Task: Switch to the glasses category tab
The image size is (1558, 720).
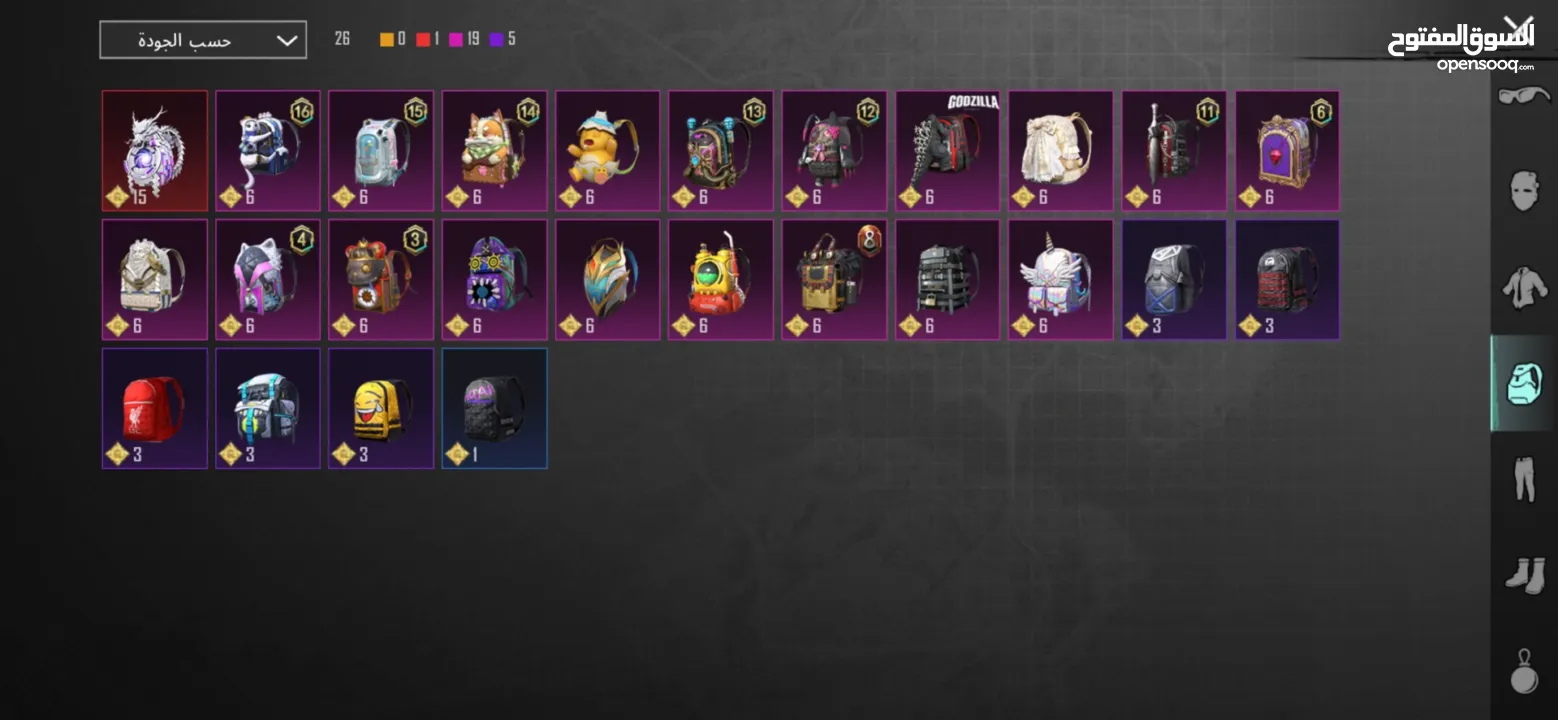Action: (x=1524, y=97)
